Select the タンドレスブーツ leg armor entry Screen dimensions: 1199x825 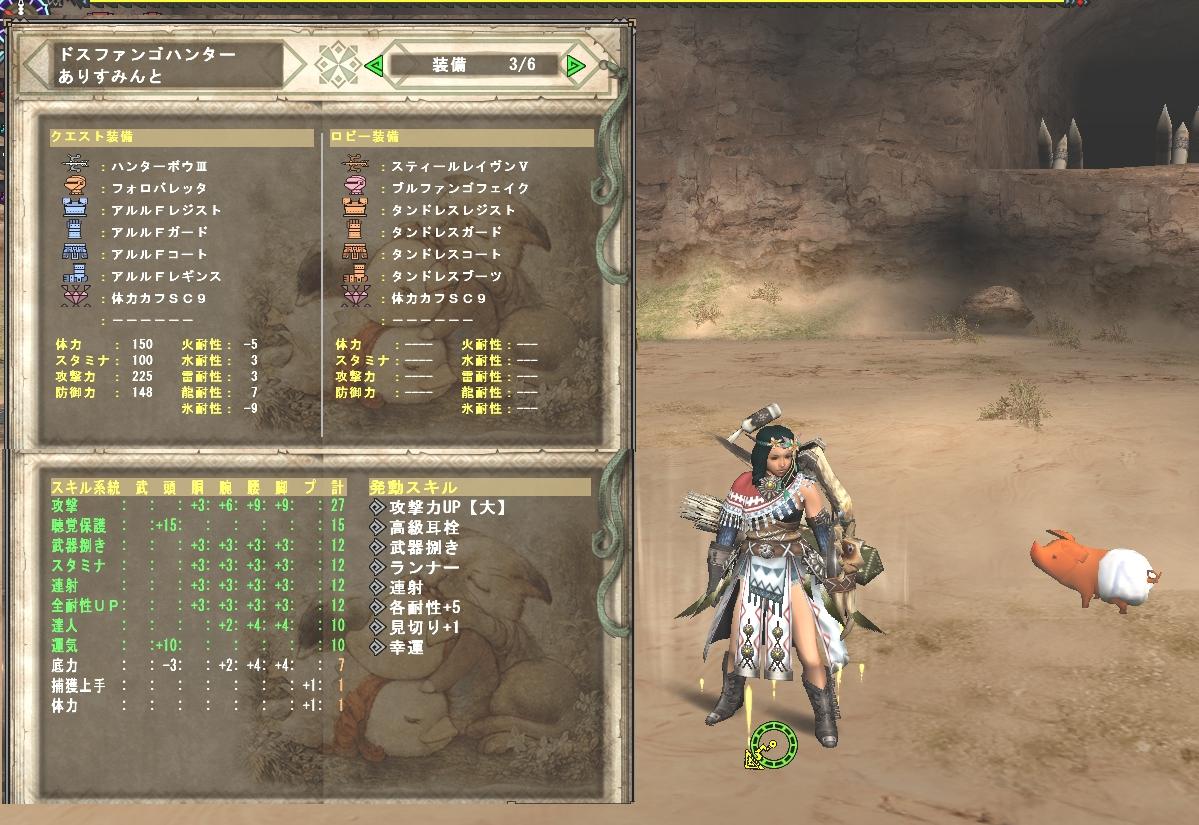[x=446, y=276]
